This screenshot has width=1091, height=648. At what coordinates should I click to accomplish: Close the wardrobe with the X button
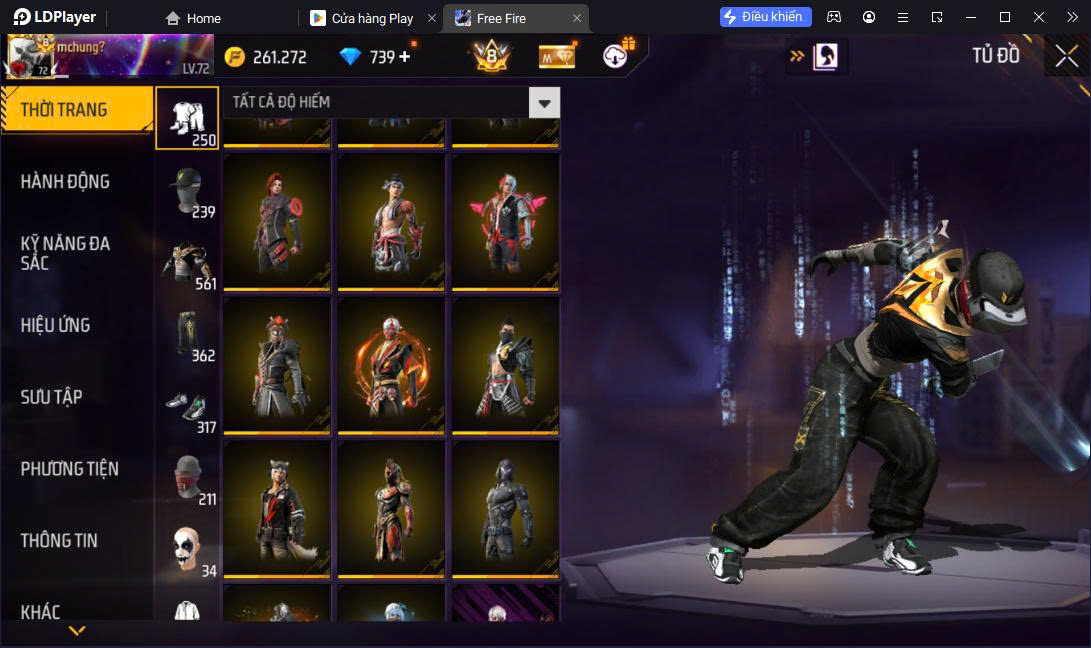pyautogui.click(x=1066, y=56)
